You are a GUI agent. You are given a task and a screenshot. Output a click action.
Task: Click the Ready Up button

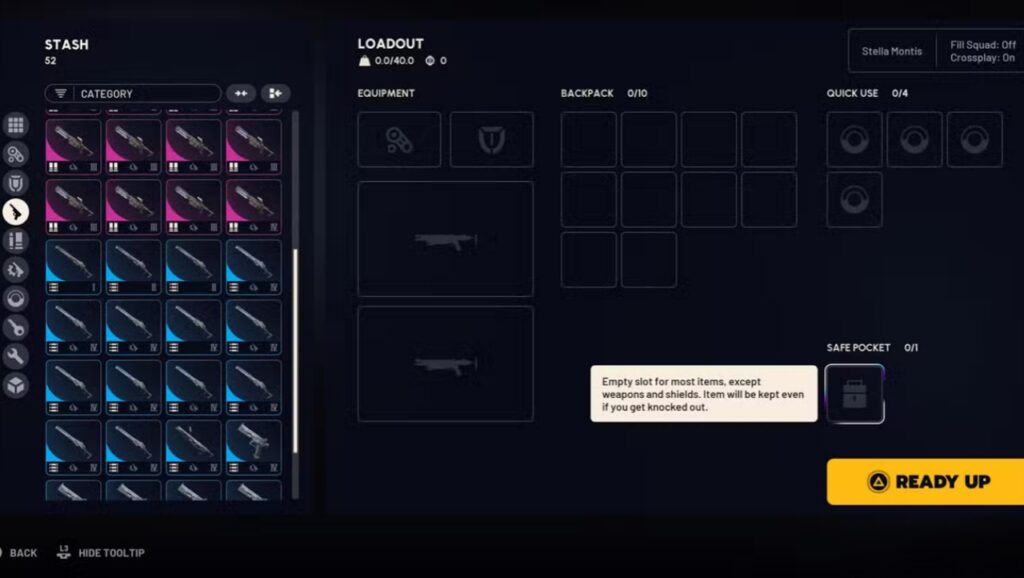[x=925, y=481]
